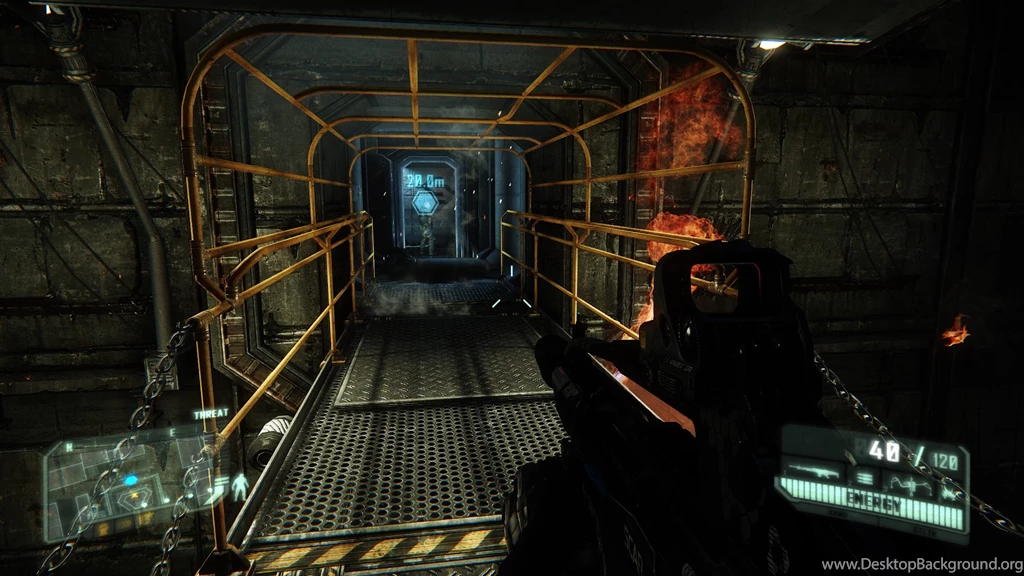Viewport: 1024px width, 576px height.
Task: Click the standing soldier stance icon
Action: tap(239, 486)
